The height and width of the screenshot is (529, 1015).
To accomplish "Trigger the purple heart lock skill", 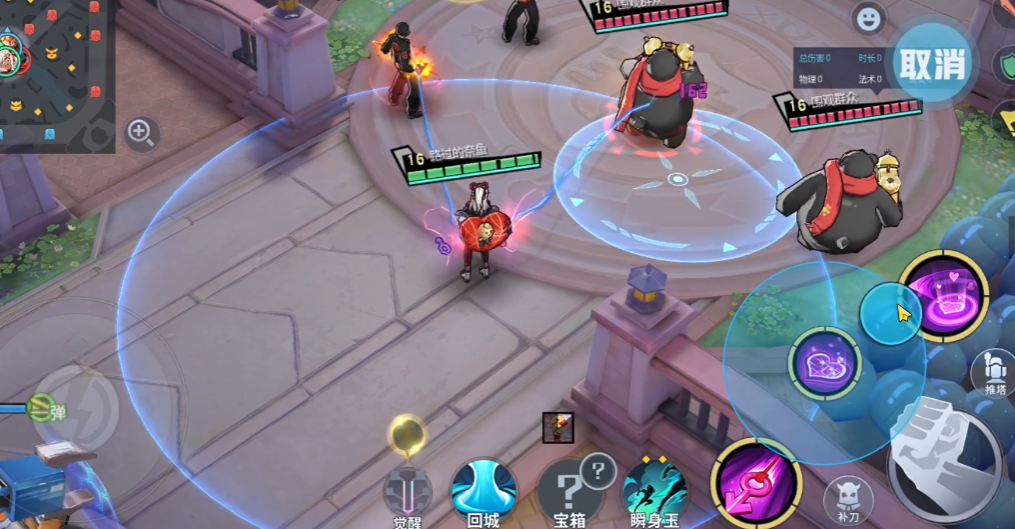I will tap(825, 364).
